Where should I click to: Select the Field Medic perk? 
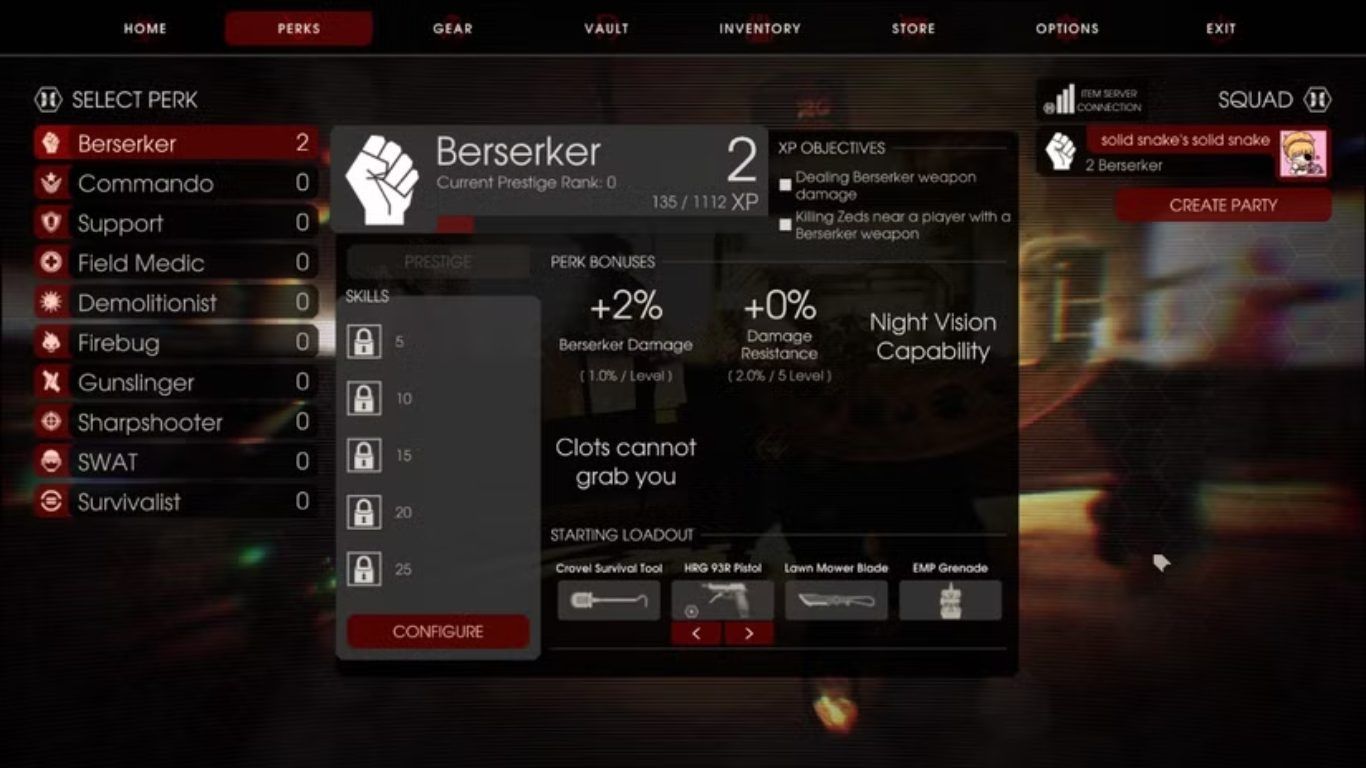pos(175,264)
